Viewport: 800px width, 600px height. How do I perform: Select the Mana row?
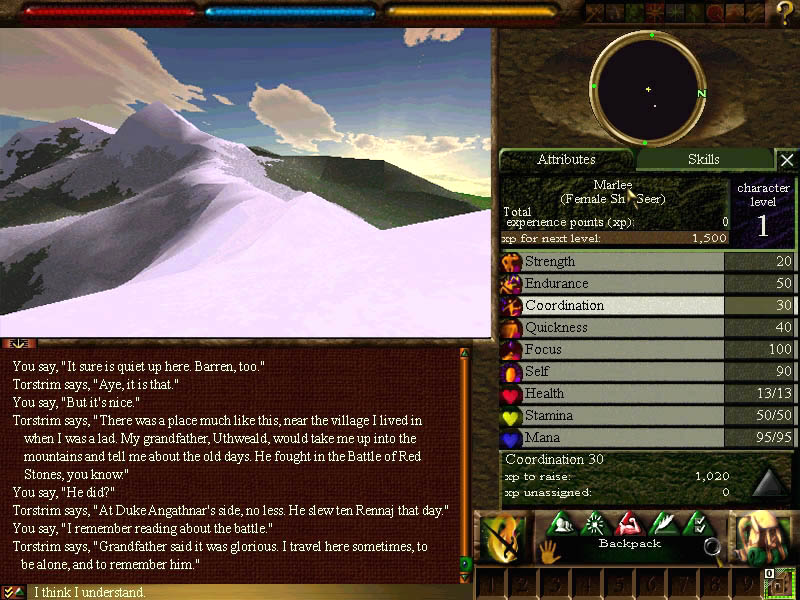612,438
